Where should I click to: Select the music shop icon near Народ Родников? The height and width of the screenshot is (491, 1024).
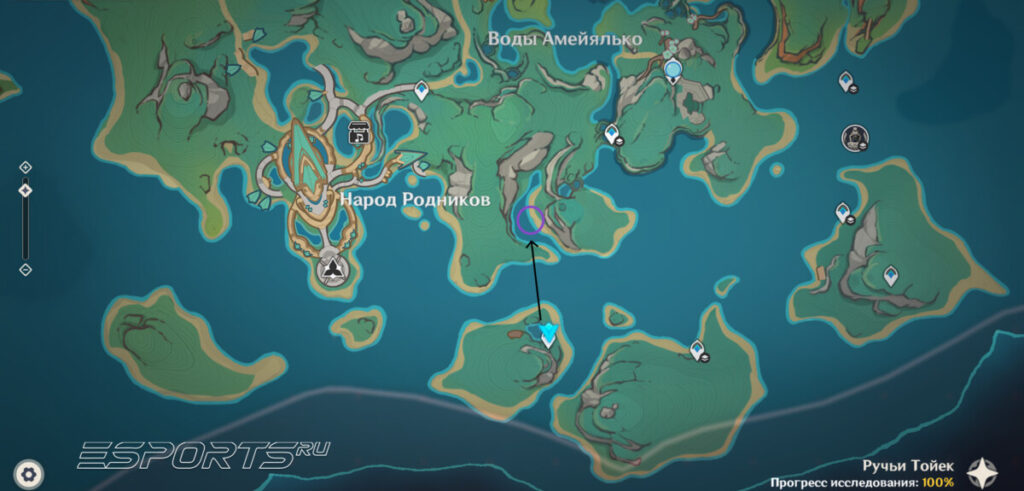click(x=357, y=131)
